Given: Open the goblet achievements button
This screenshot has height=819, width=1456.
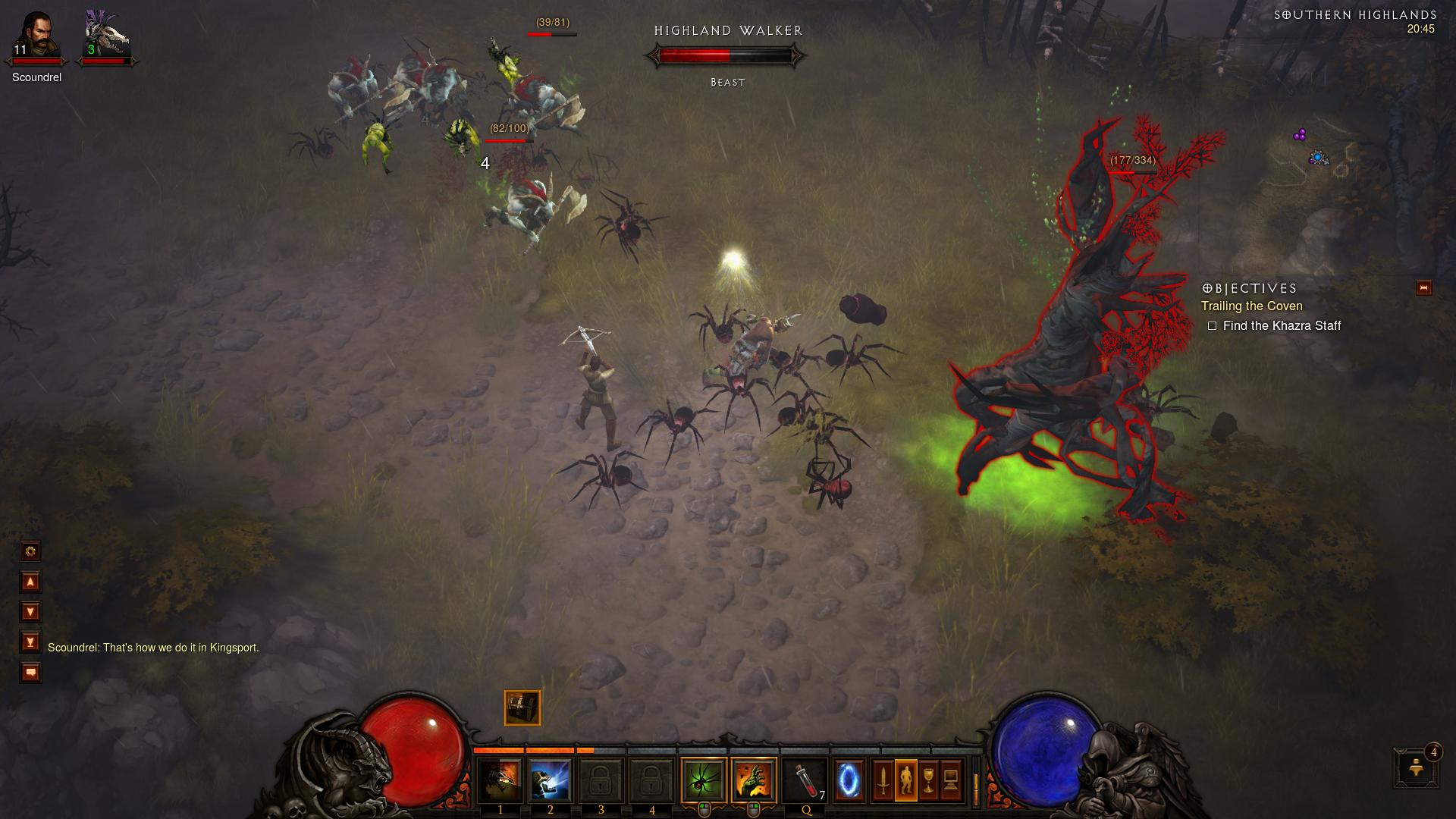Looking at the screenshot, I should (x=929, y=780).
